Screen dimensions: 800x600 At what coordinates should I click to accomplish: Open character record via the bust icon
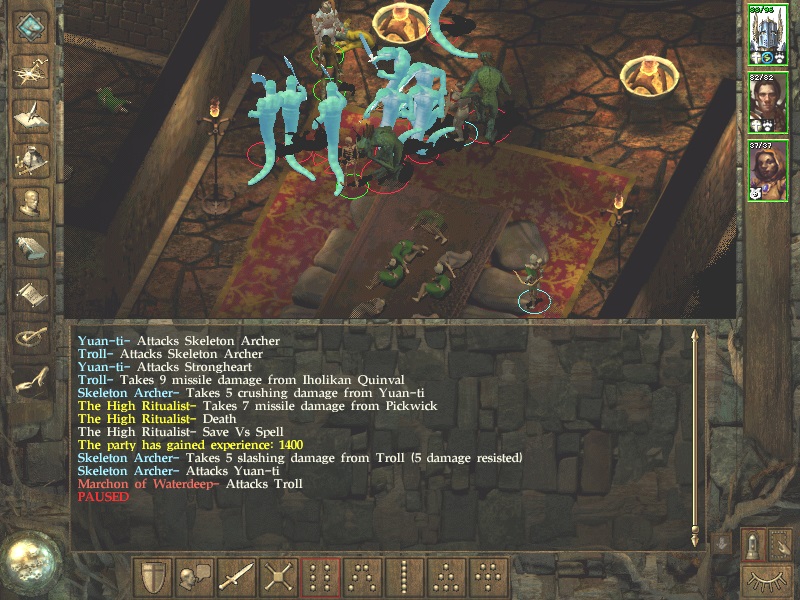coord(31,201)
